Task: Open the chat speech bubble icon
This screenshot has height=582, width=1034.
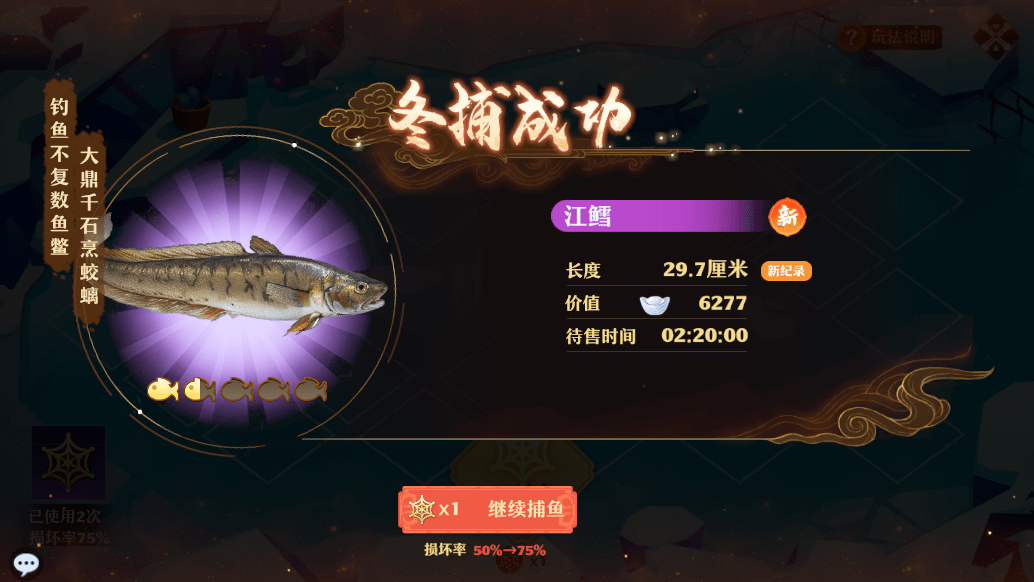Action: pyautogui.click(x=26, y=564)
